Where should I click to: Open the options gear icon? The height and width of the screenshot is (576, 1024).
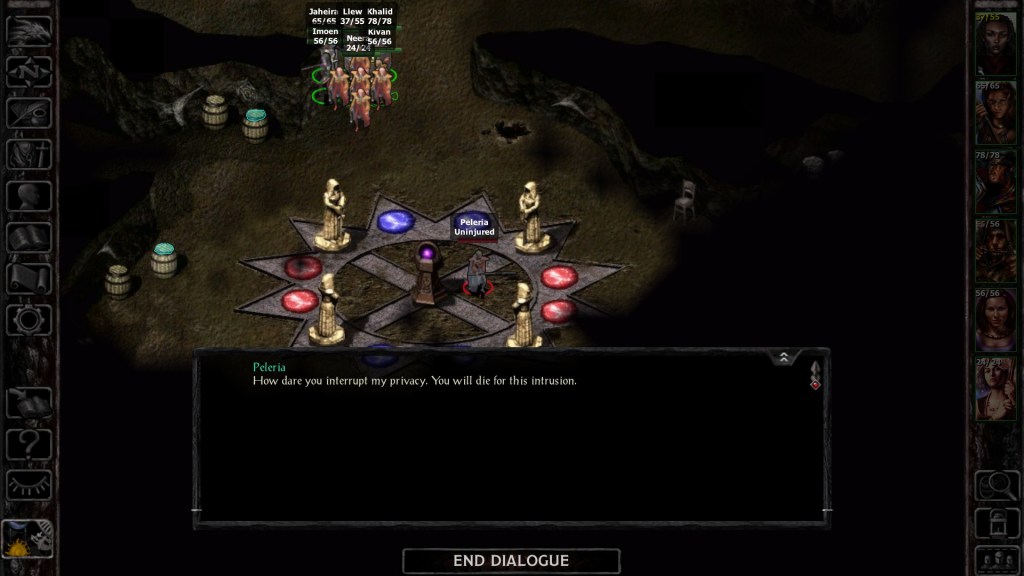pyautogui.click(x=29, y=319)
